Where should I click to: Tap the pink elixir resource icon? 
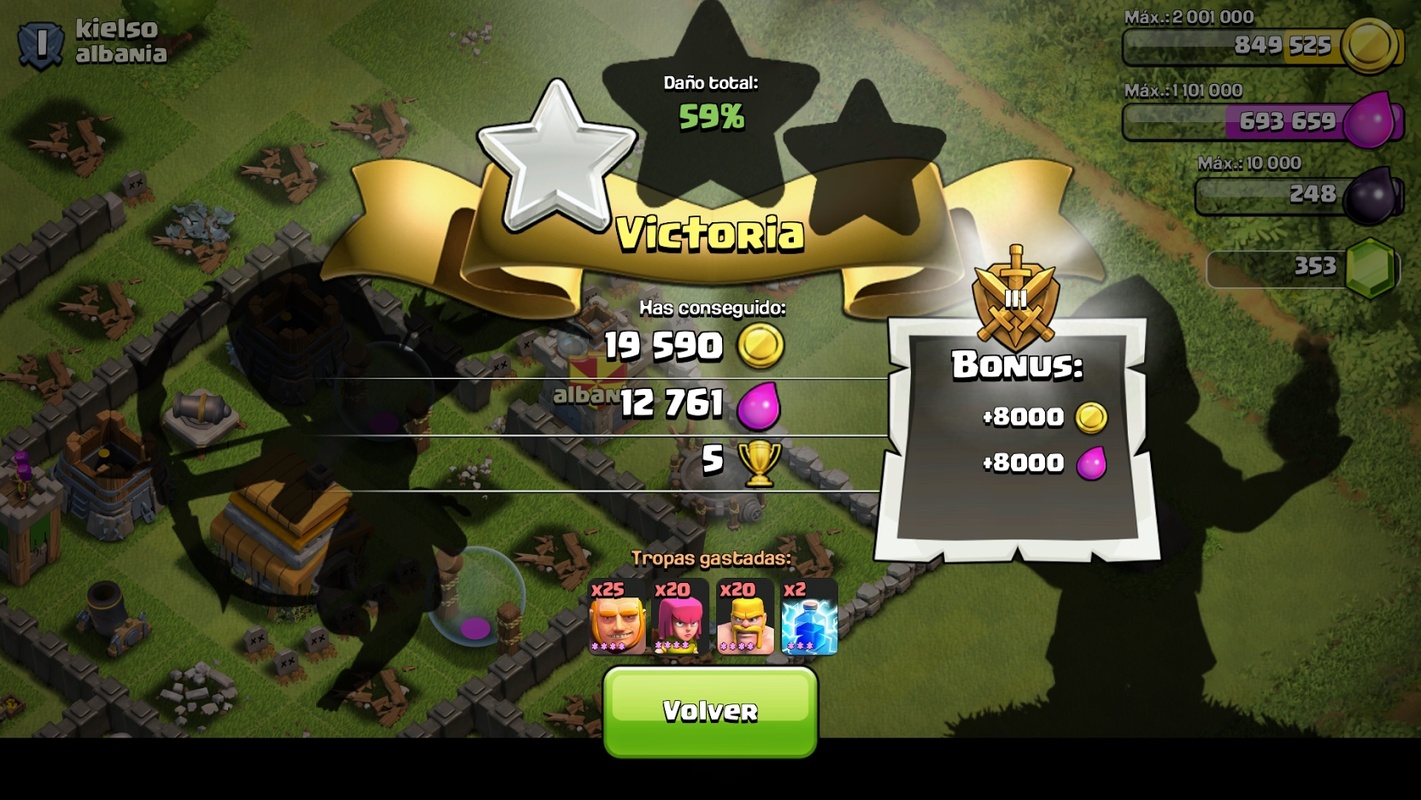tap(1368, 121)
